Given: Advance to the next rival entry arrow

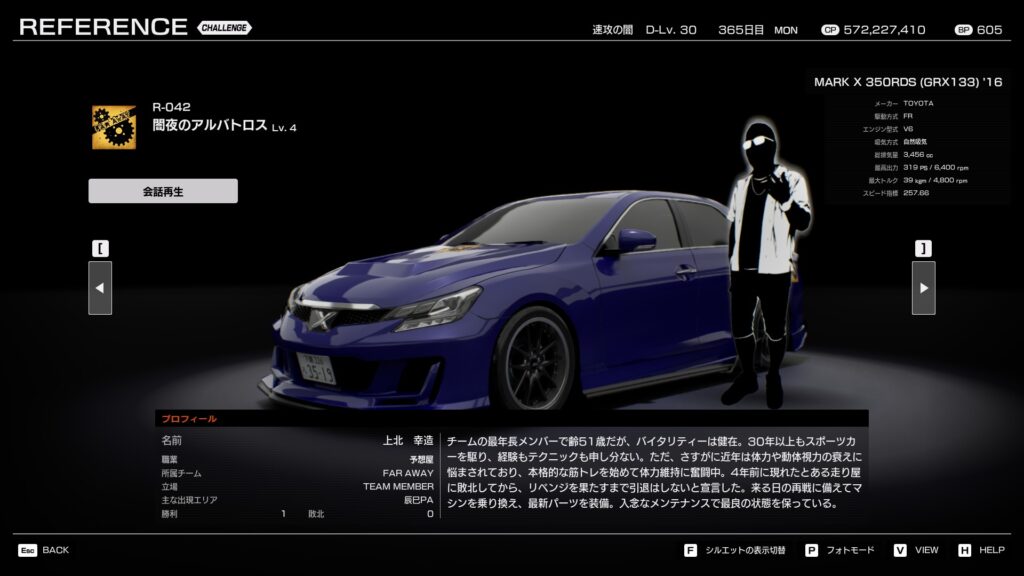Looking at the screenshot, I should click(x=923, y=288).
